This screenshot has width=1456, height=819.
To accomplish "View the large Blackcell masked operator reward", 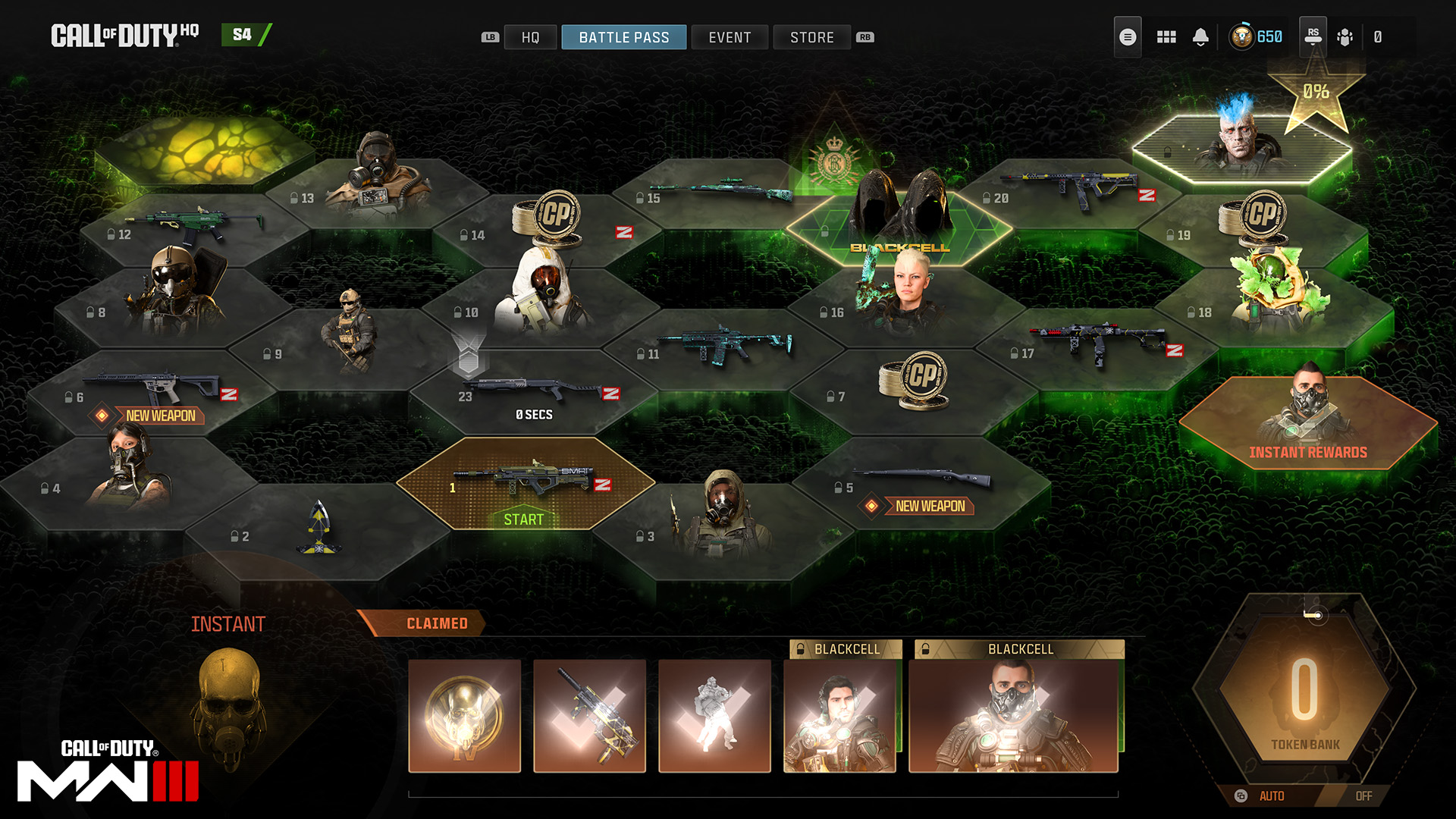I will pos(1013,716).
